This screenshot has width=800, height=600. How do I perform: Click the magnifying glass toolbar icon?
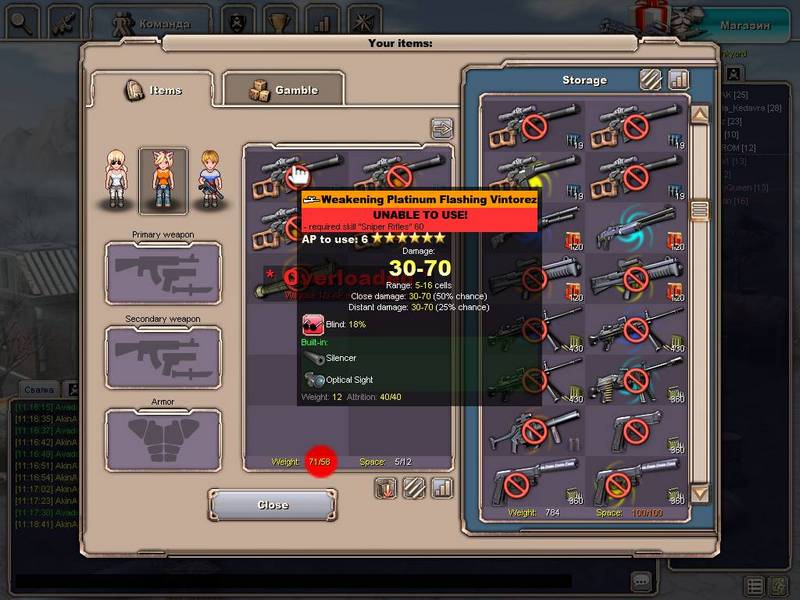(x=20, y=20)
